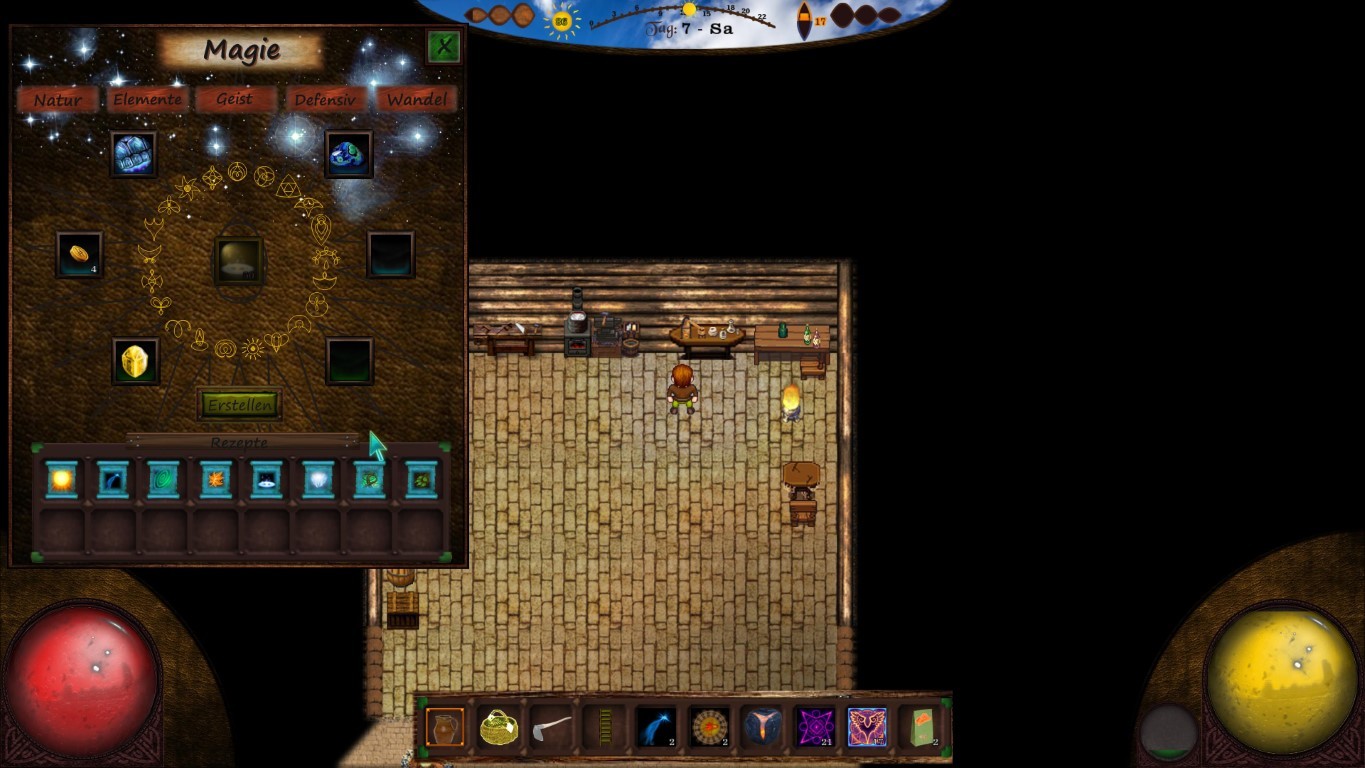The width and height of the screenshot is (1365, 768).
Task: Open the Elemente magic category
Action: click(147, 99)
